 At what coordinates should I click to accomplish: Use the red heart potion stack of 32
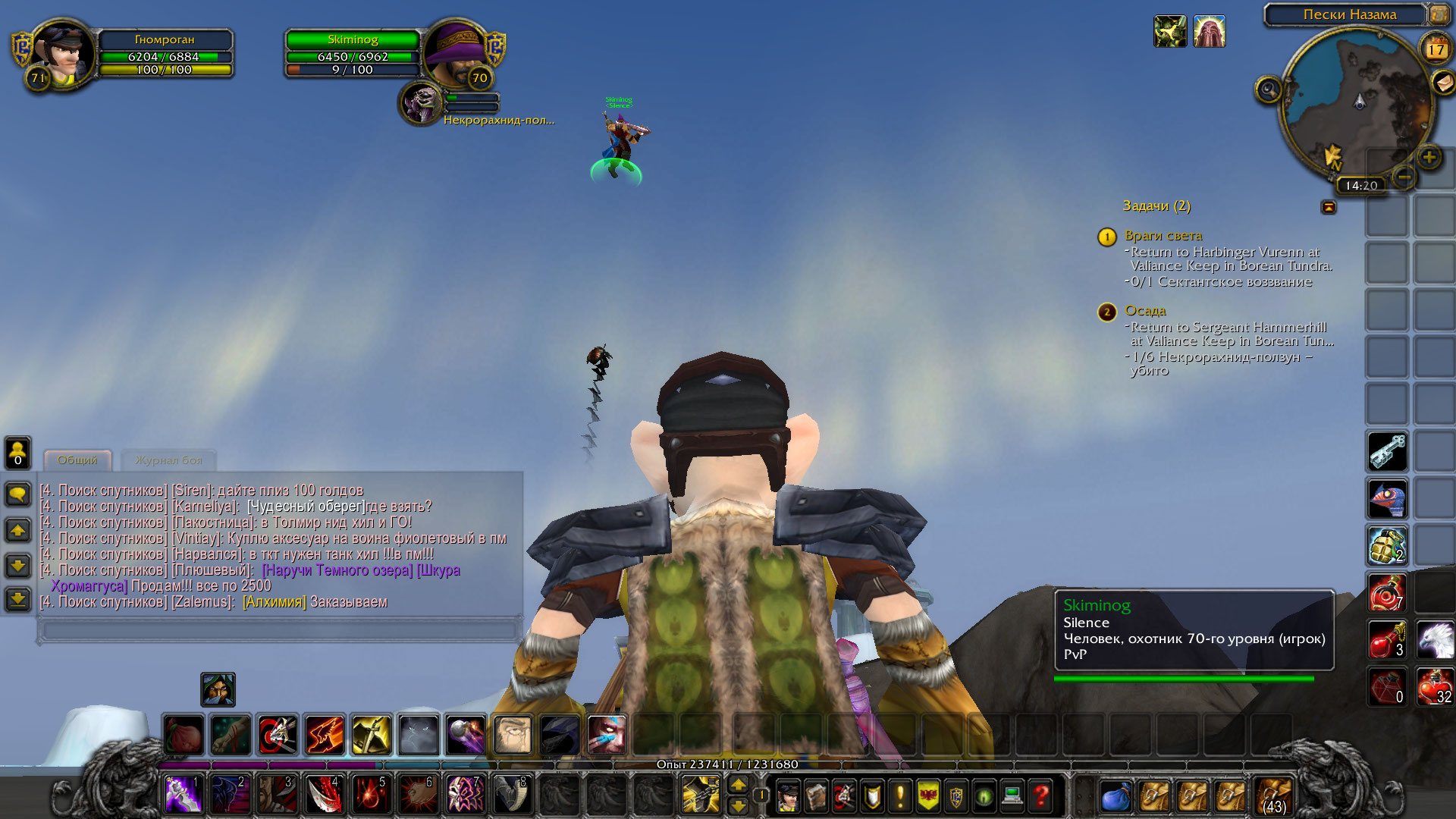[1435, 687]
